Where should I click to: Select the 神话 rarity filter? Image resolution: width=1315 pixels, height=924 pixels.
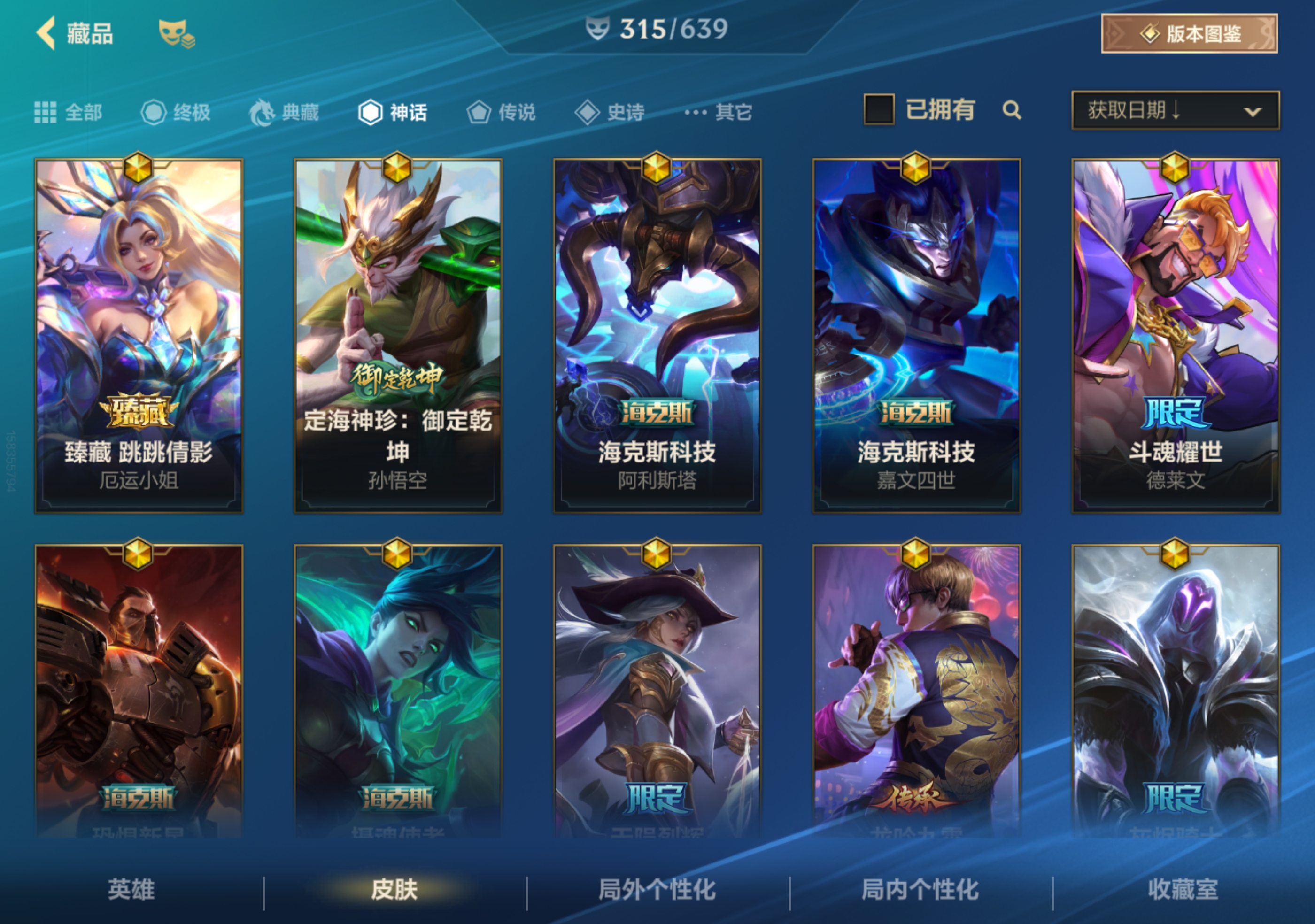[x=393, y=112]
